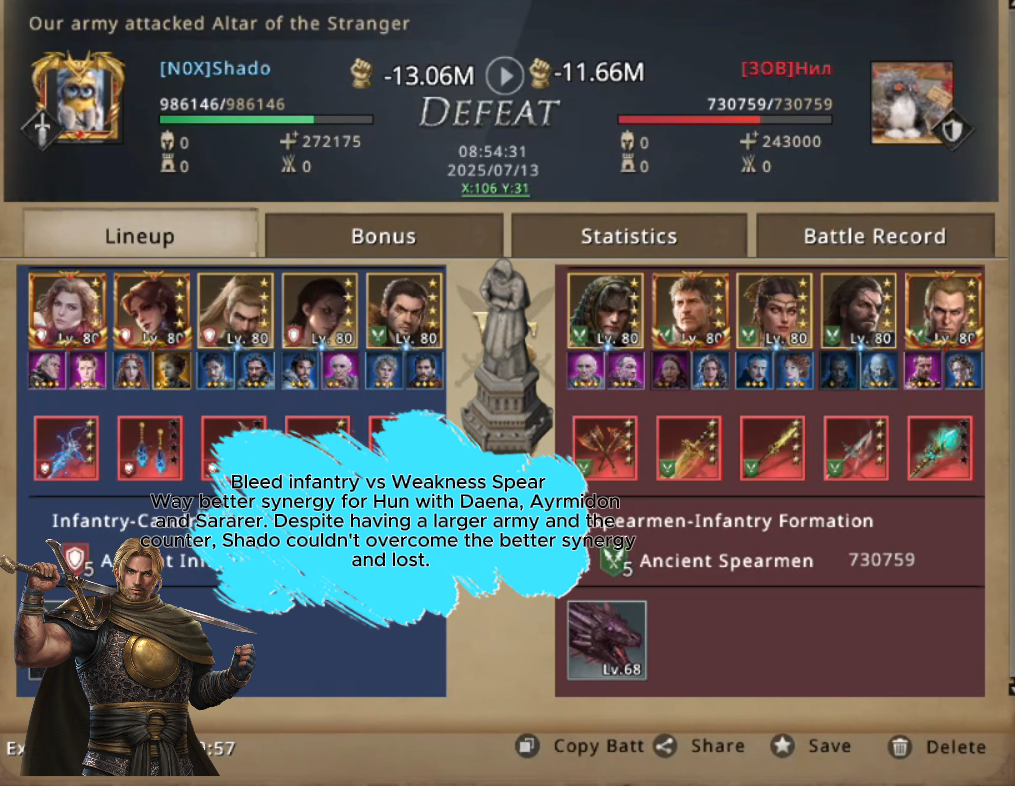This screenshot has width=1015, height=786.
Task: Open the Bonus tab
Action: point(383,236)
